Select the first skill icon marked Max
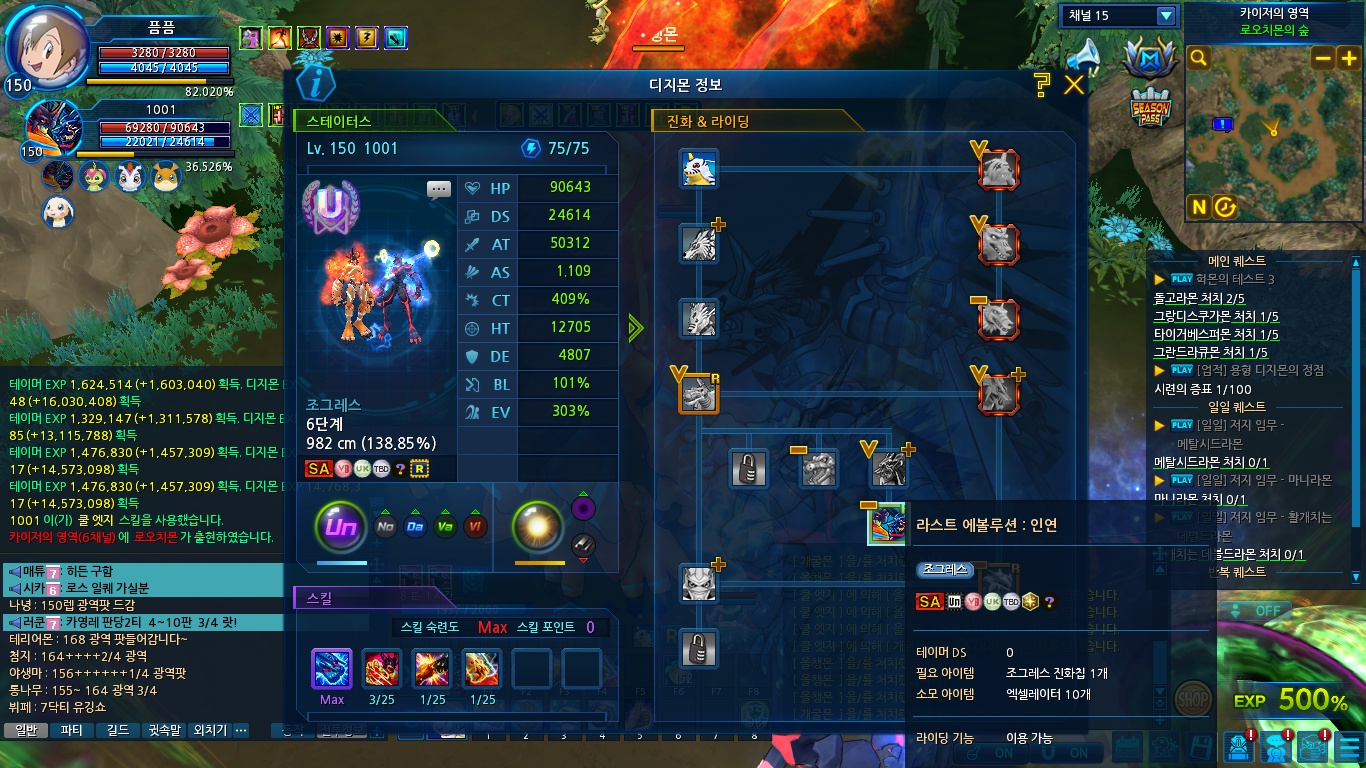This screenshot has height=768, width=1366. [x=332, y=668]
